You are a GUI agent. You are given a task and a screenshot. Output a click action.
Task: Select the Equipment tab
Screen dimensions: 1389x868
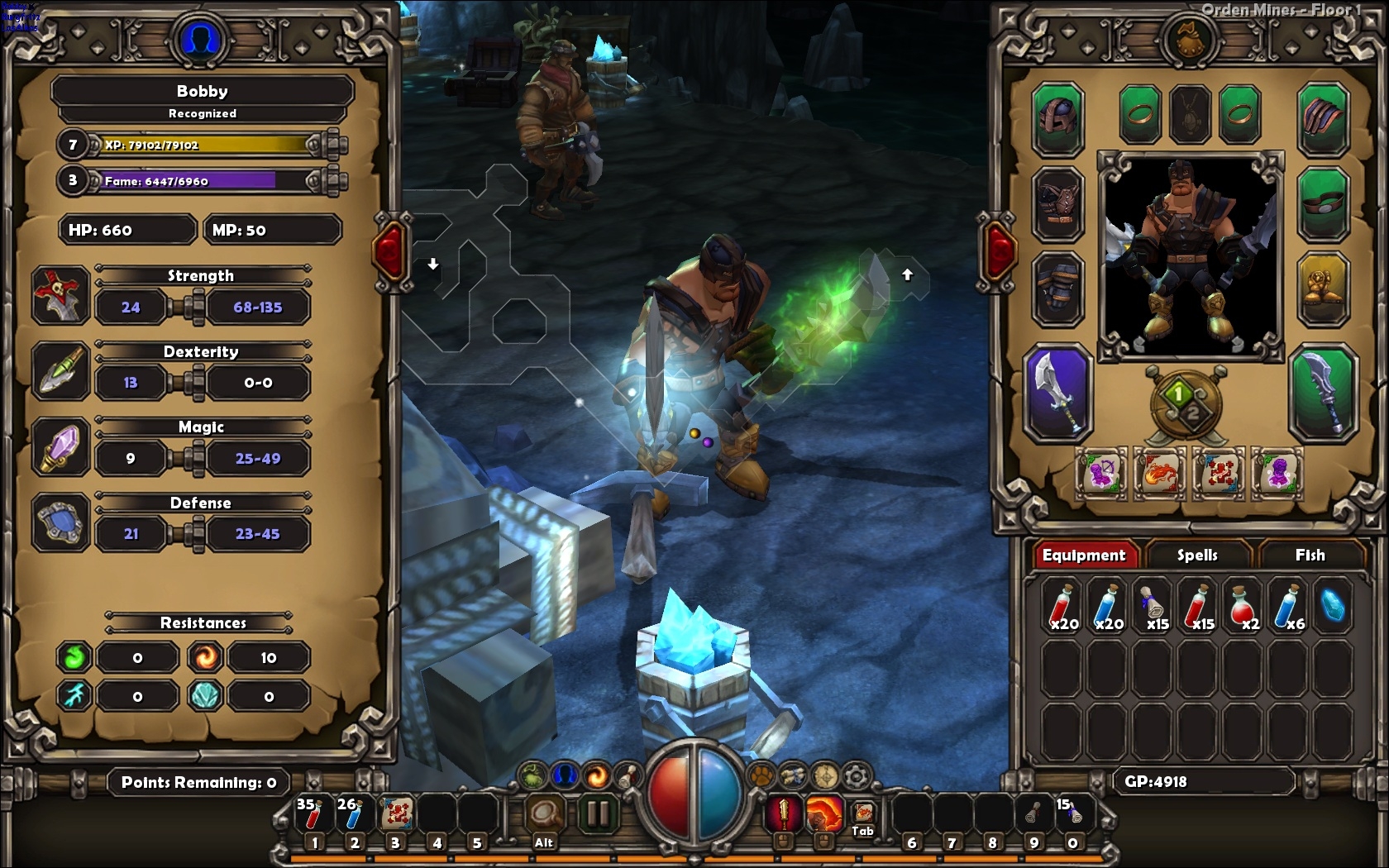[x=1083, y=555]
